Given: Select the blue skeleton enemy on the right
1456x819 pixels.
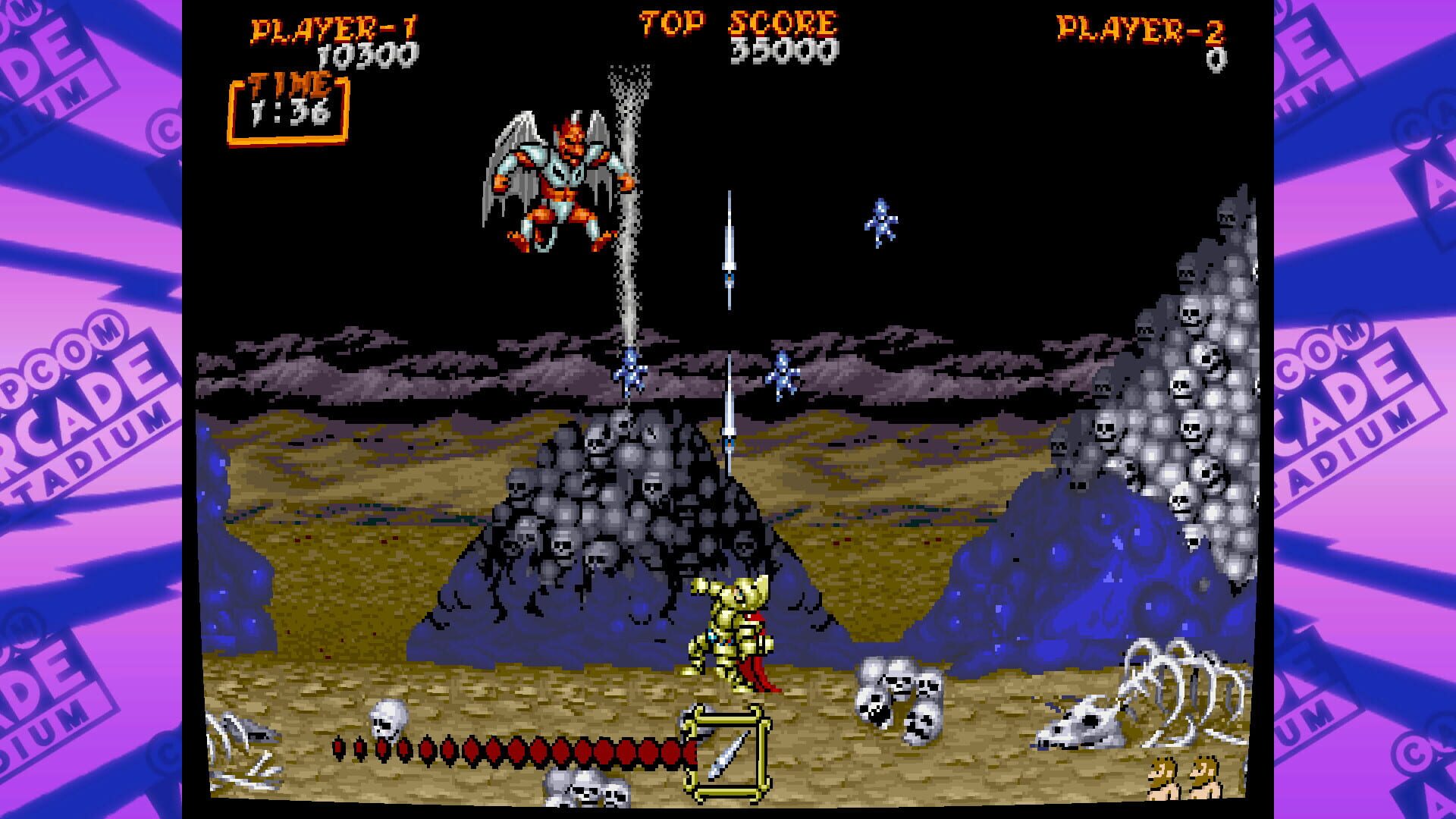Looking at the screenshot, I should pos(880,220).
